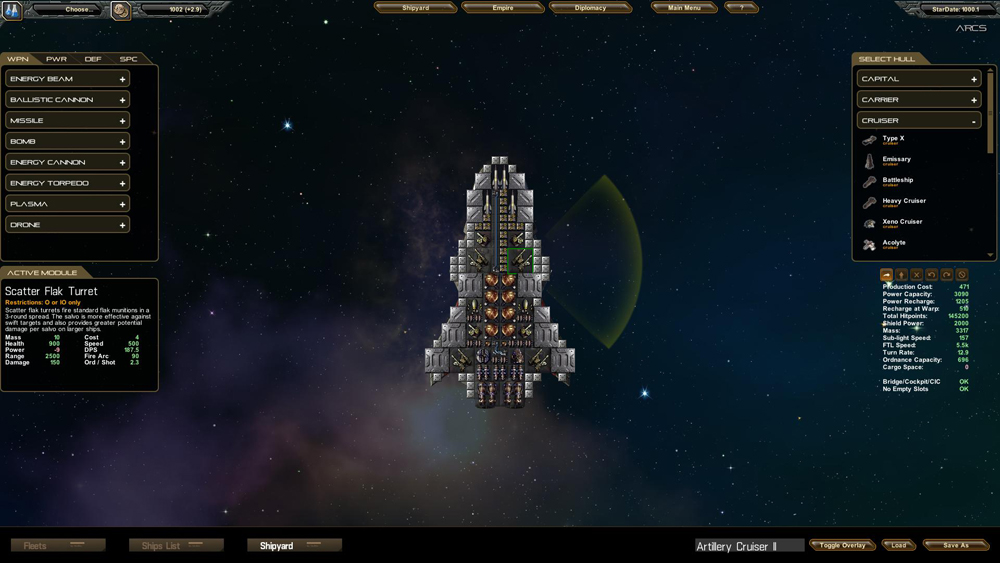Screen dimensions: 1000x563
Task: Save the design with Save As
Action: [x=956, y=546]
